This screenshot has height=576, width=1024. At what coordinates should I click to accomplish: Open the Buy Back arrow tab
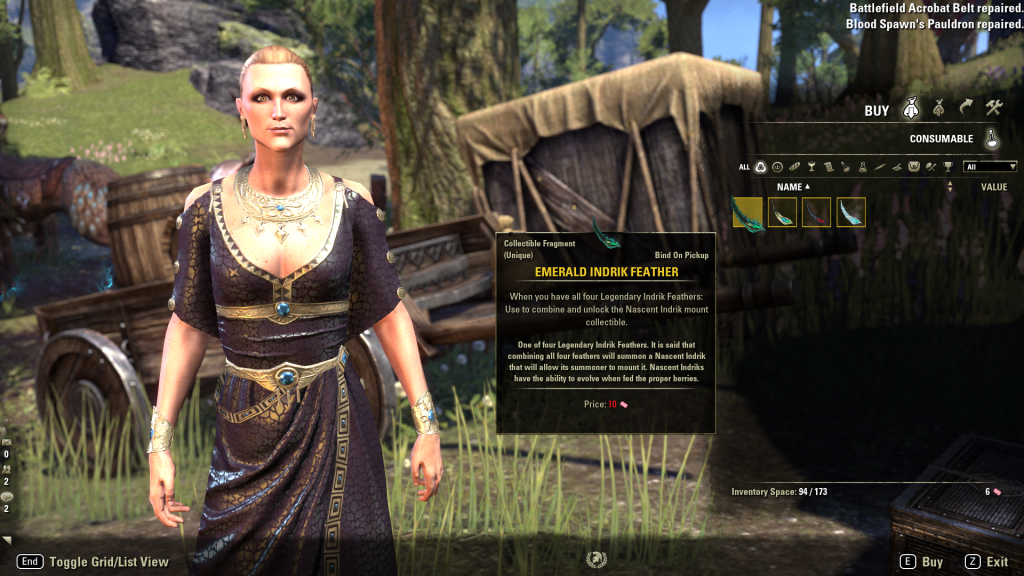(x=965, y=108)
